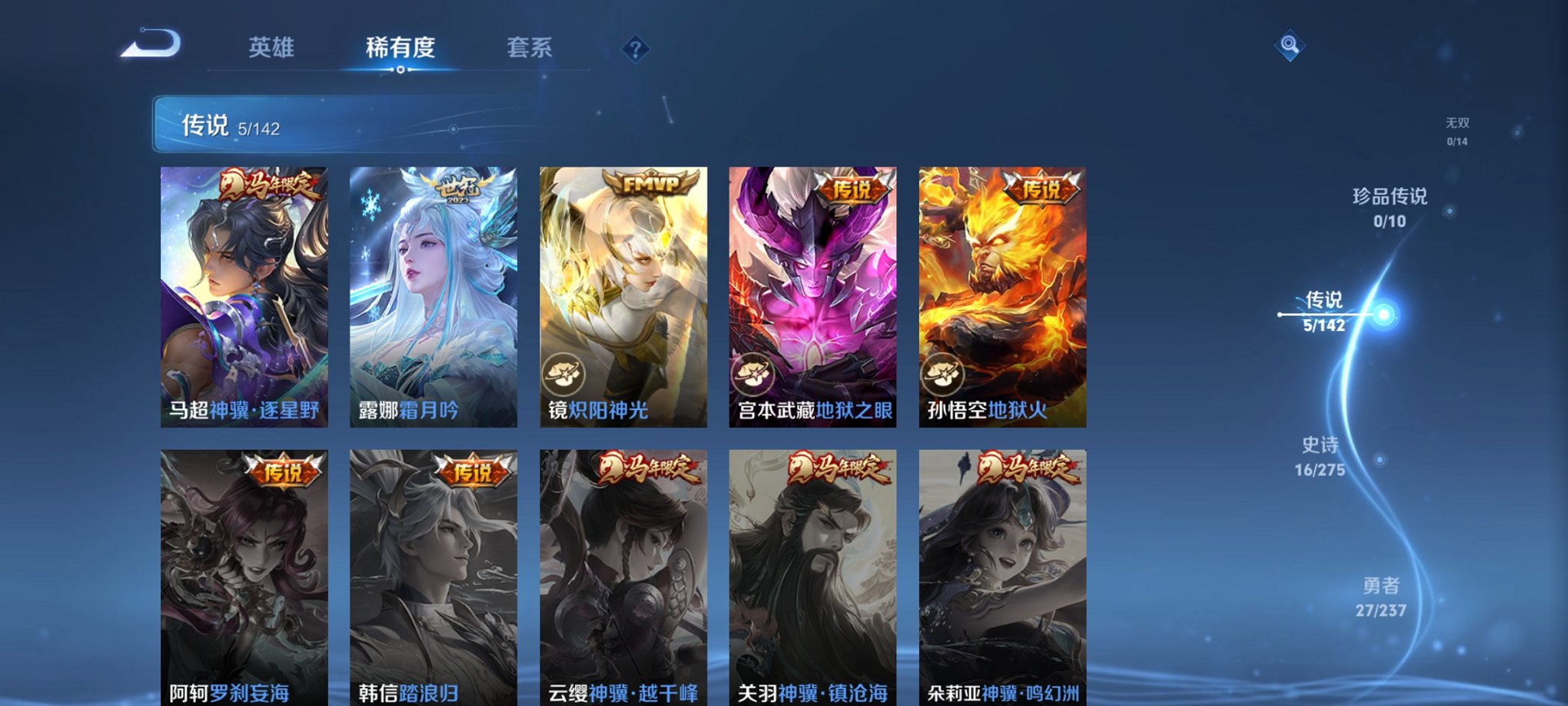Screen dimensions: 1568x706
Task: Click the question mark help icon
Action: click(x=634, y=50)
